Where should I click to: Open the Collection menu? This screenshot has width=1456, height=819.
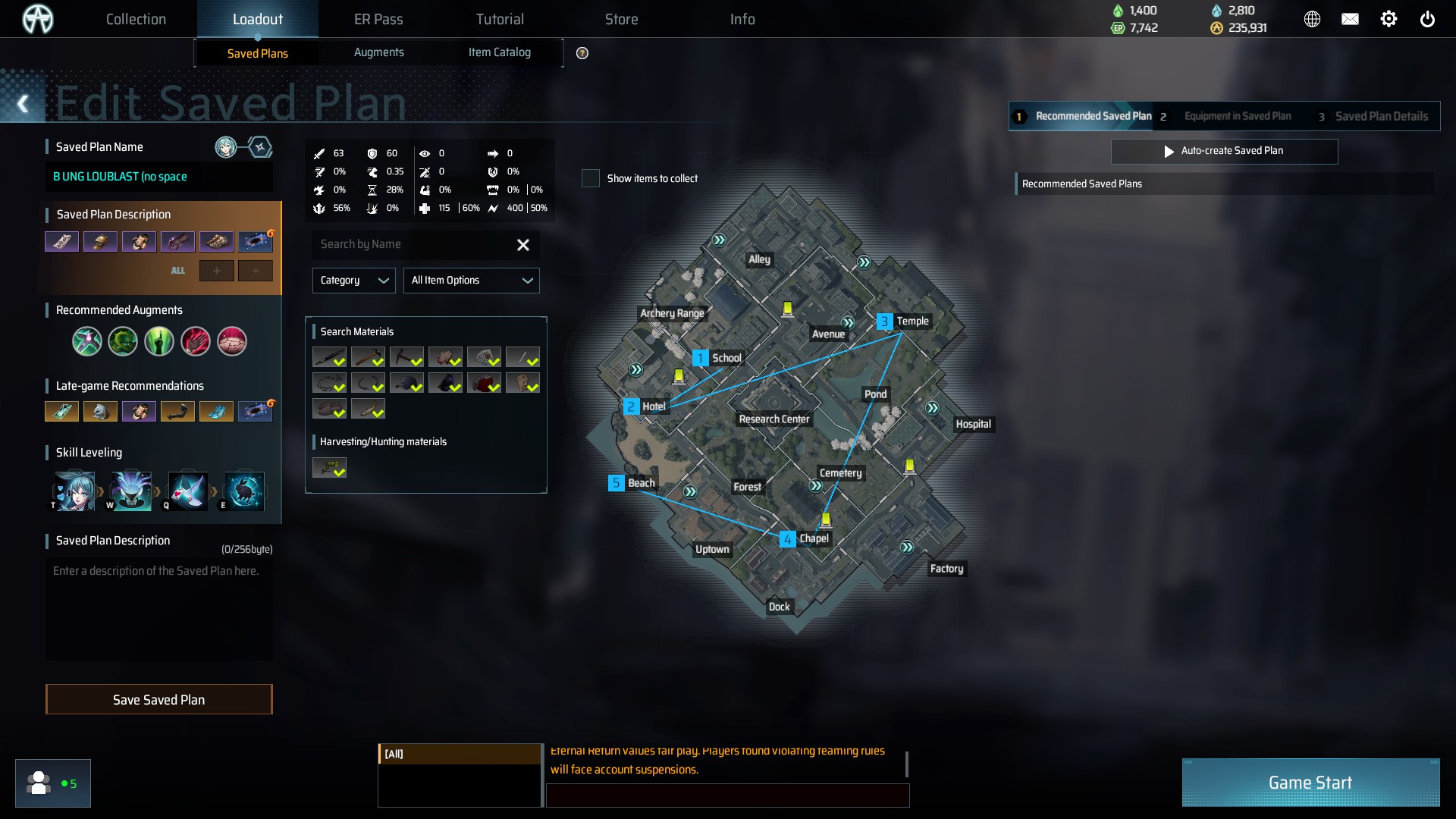tap(136, 19)
